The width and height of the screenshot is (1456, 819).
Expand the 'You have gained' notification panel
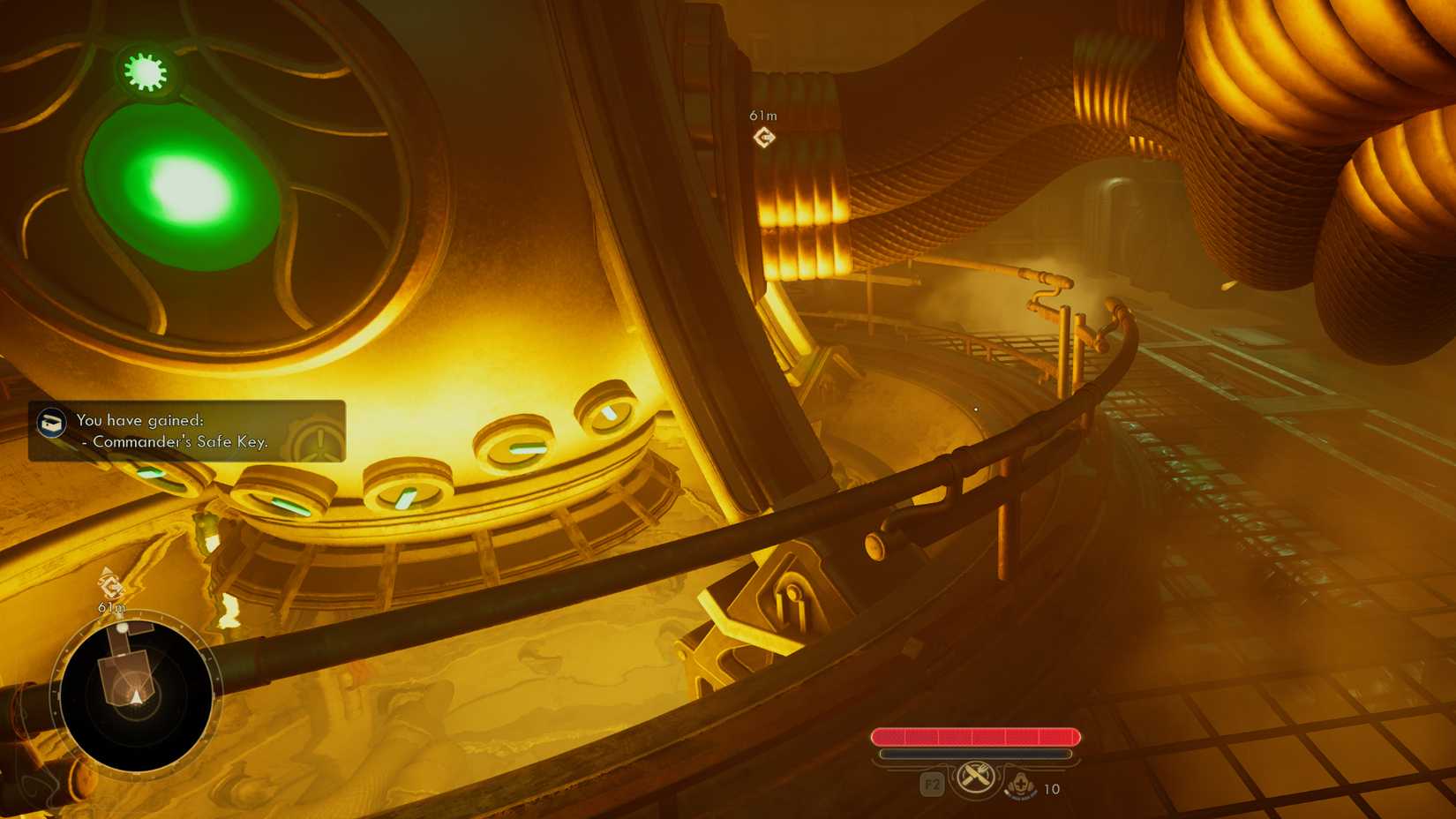185,432
